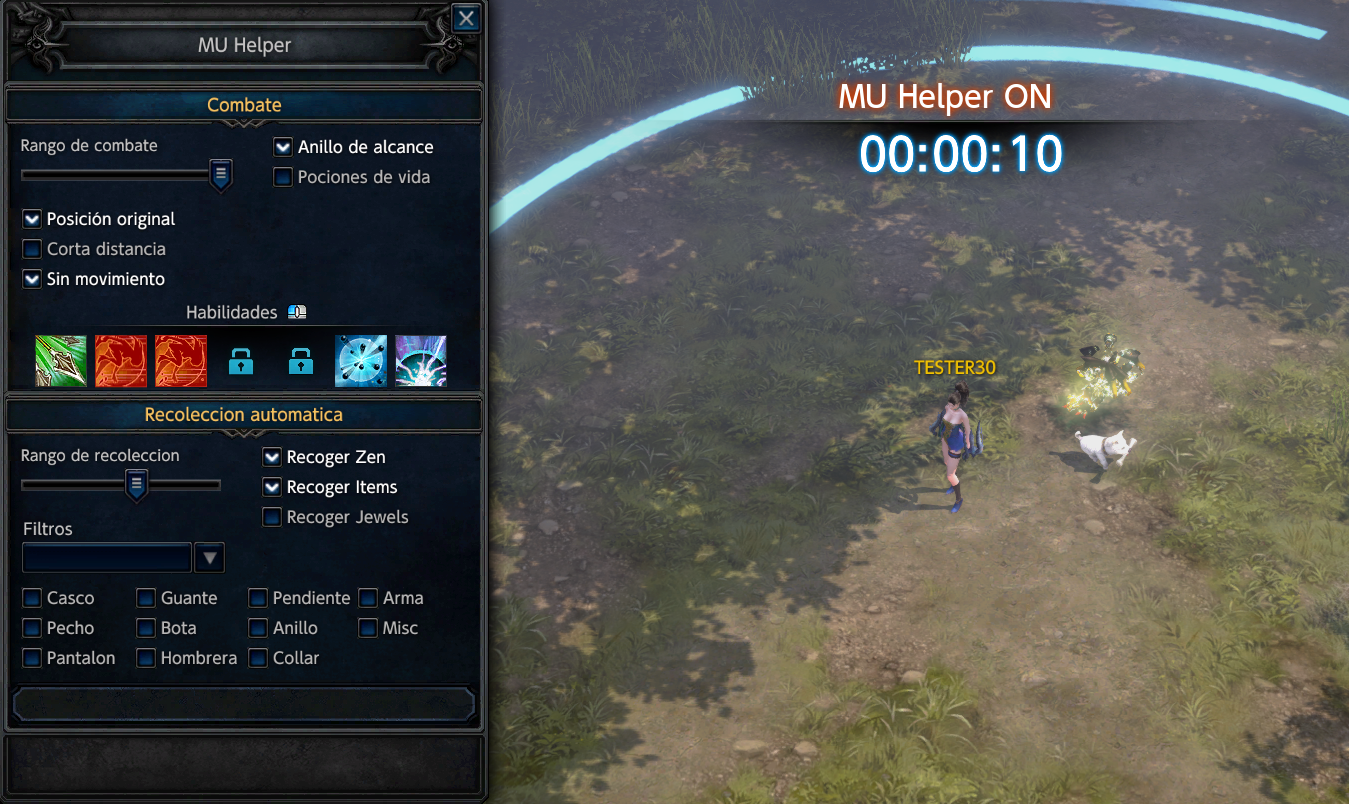Enable Recoger Jewels checkbox

(x=272, y=517)
